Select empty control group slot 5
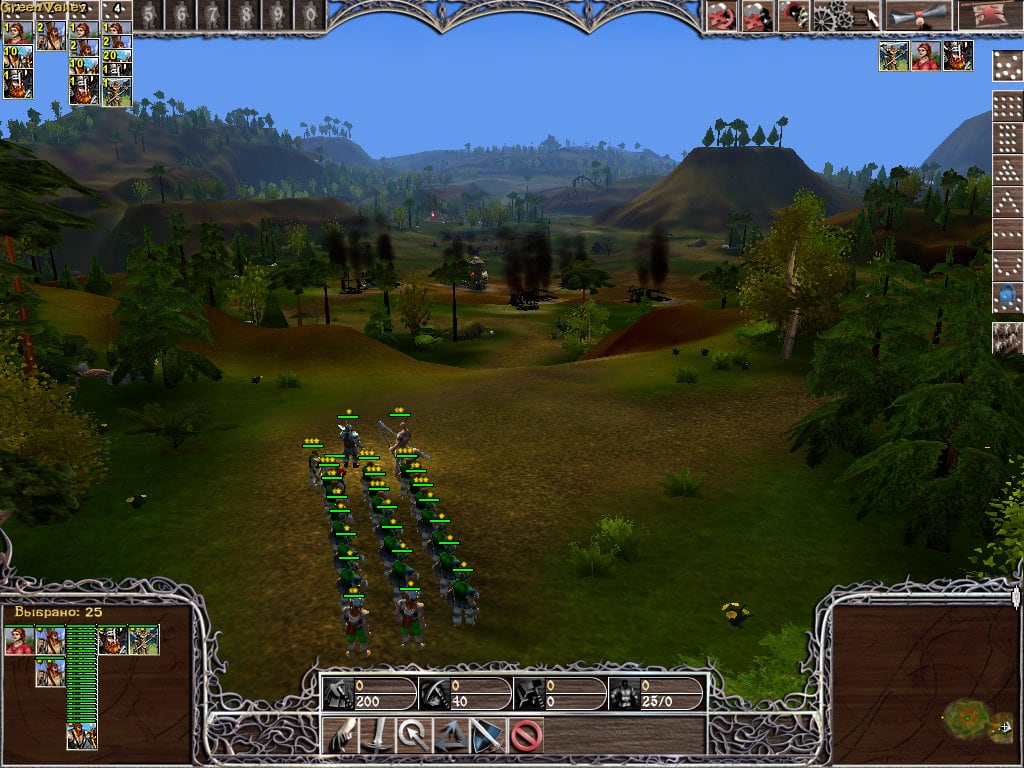The image size is (1024, 768). 149,14
